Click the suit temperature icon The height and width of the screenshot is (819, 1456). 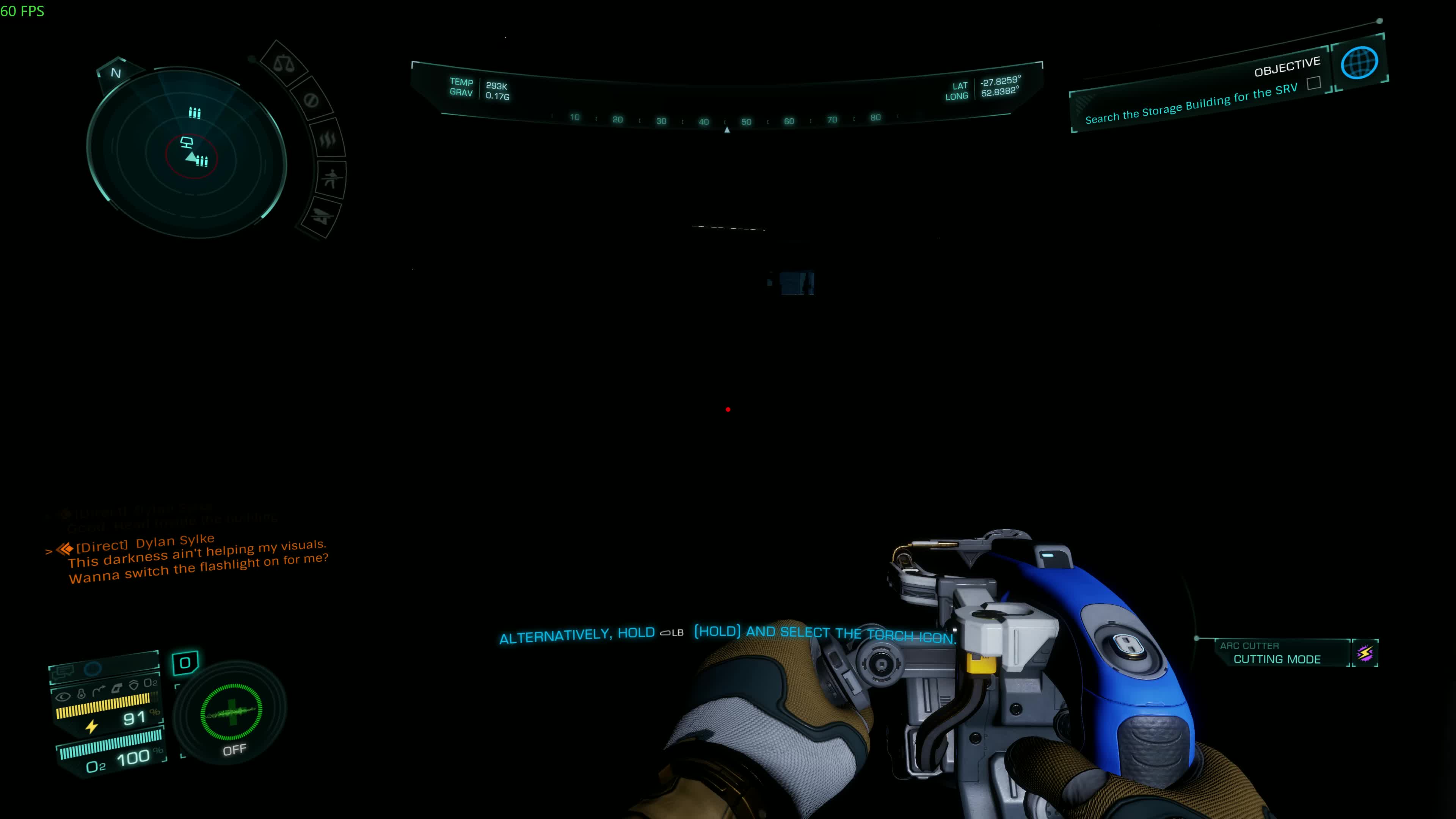[x=82, y=695]
